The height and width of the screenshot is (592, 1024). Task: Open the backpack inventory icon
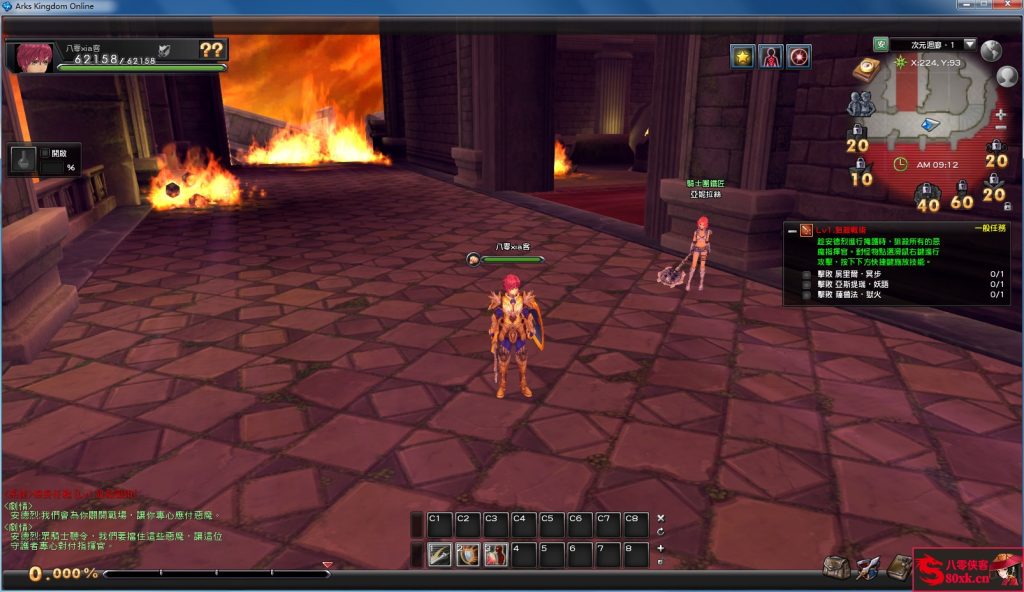click(836, 567)
